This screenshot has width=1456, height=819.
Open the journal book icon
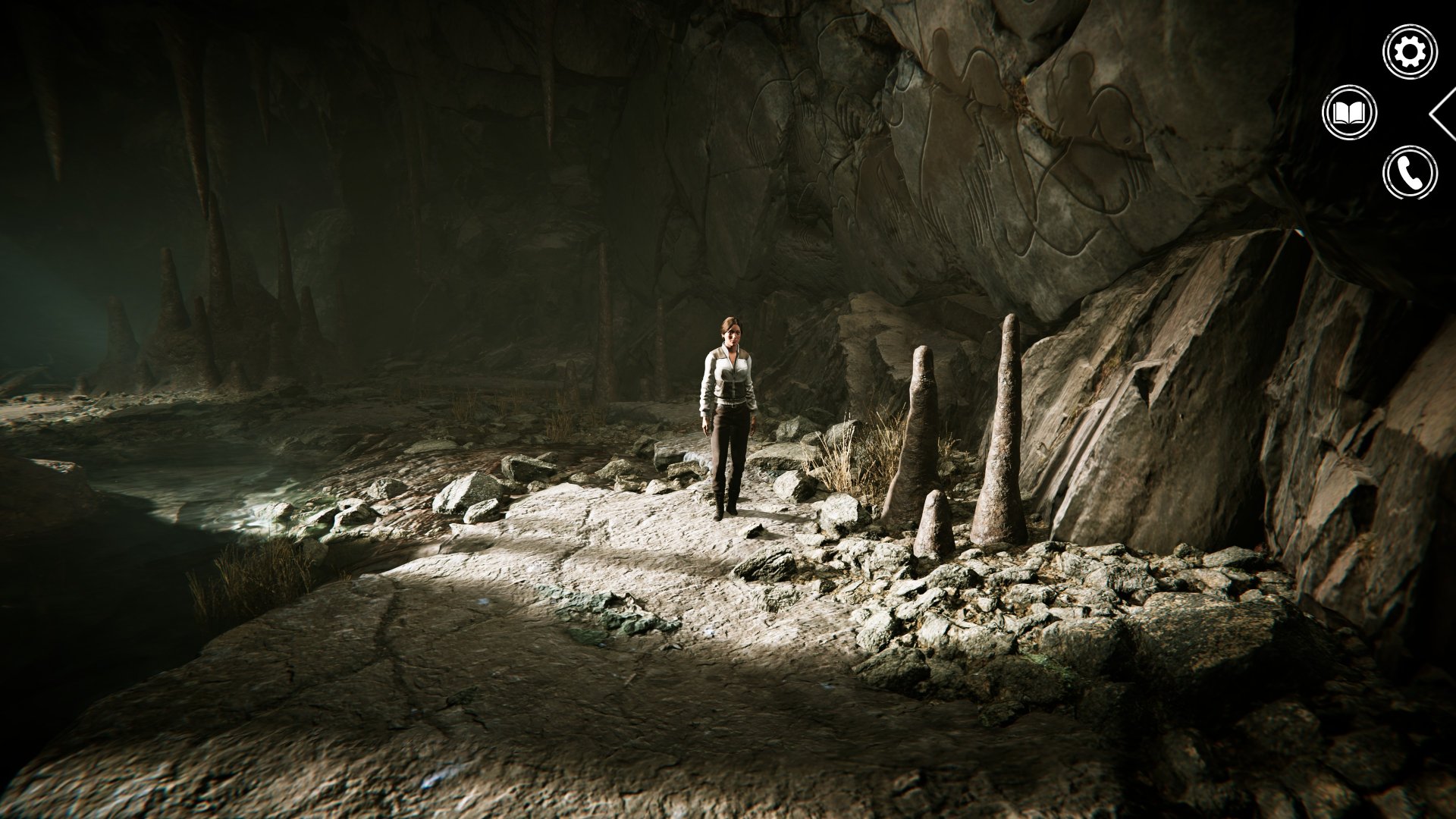1349,113
